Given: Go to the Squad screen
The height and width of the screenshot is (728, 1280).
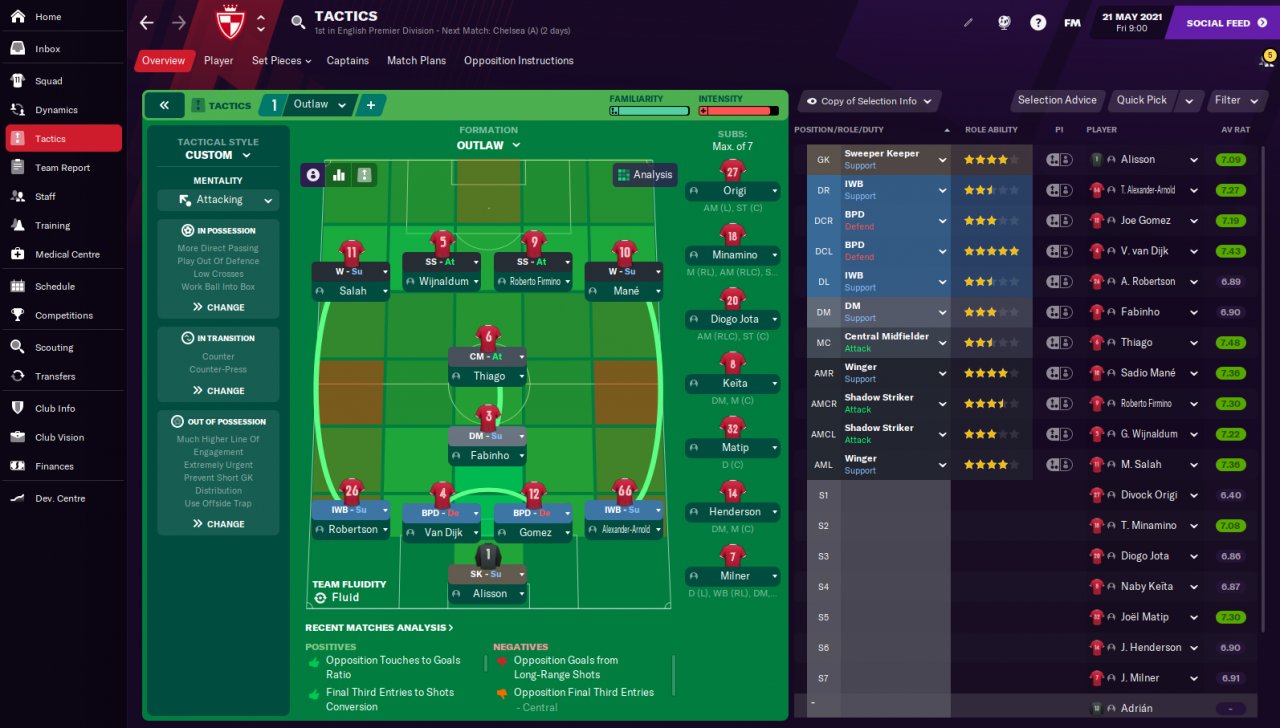Looking at the screenshot, I should point(48,81).
